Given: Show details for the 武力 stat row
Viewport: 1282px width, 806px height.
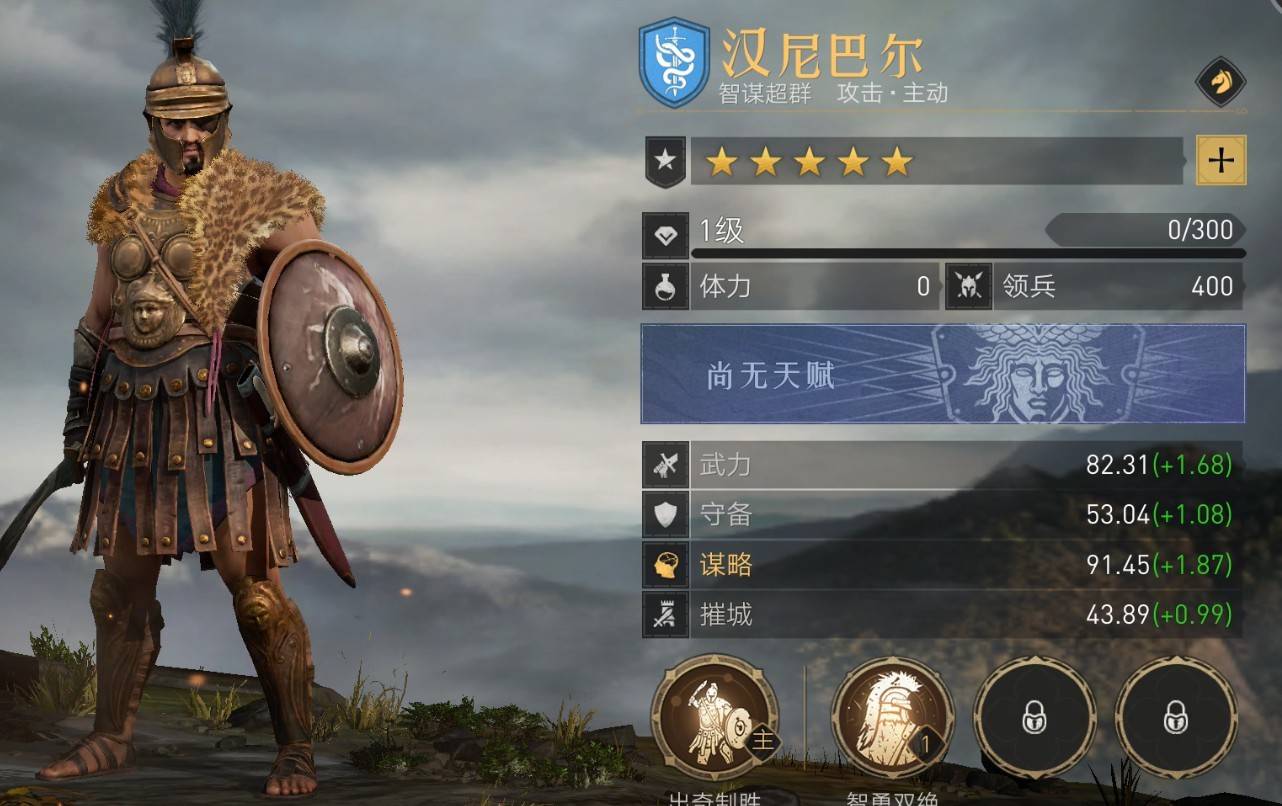Looking at the screenshot, I should click(x=942, y=465).
